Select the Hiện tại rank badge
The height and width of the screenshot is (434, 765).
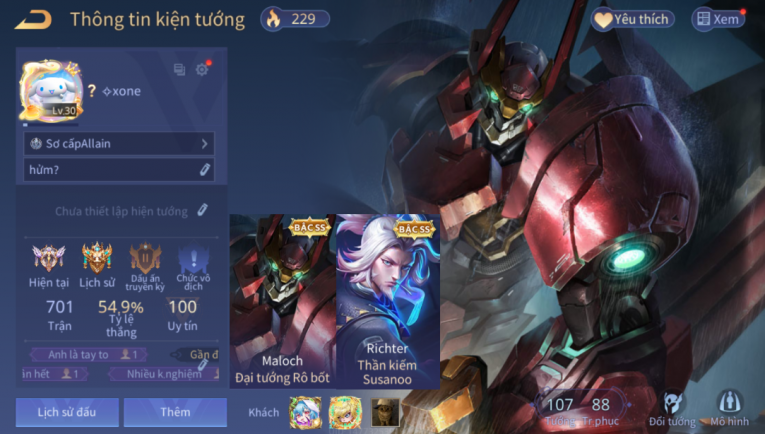coord(48,263)
